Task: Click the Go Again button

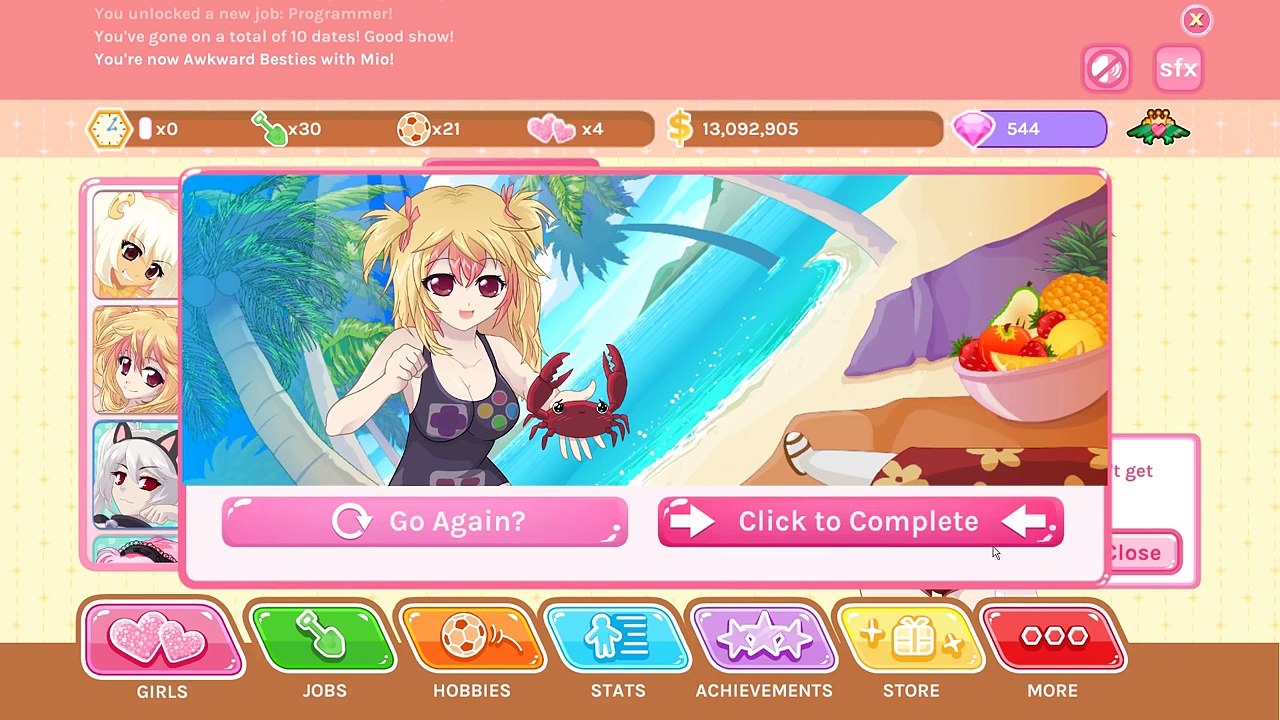Action: [425, 522]
